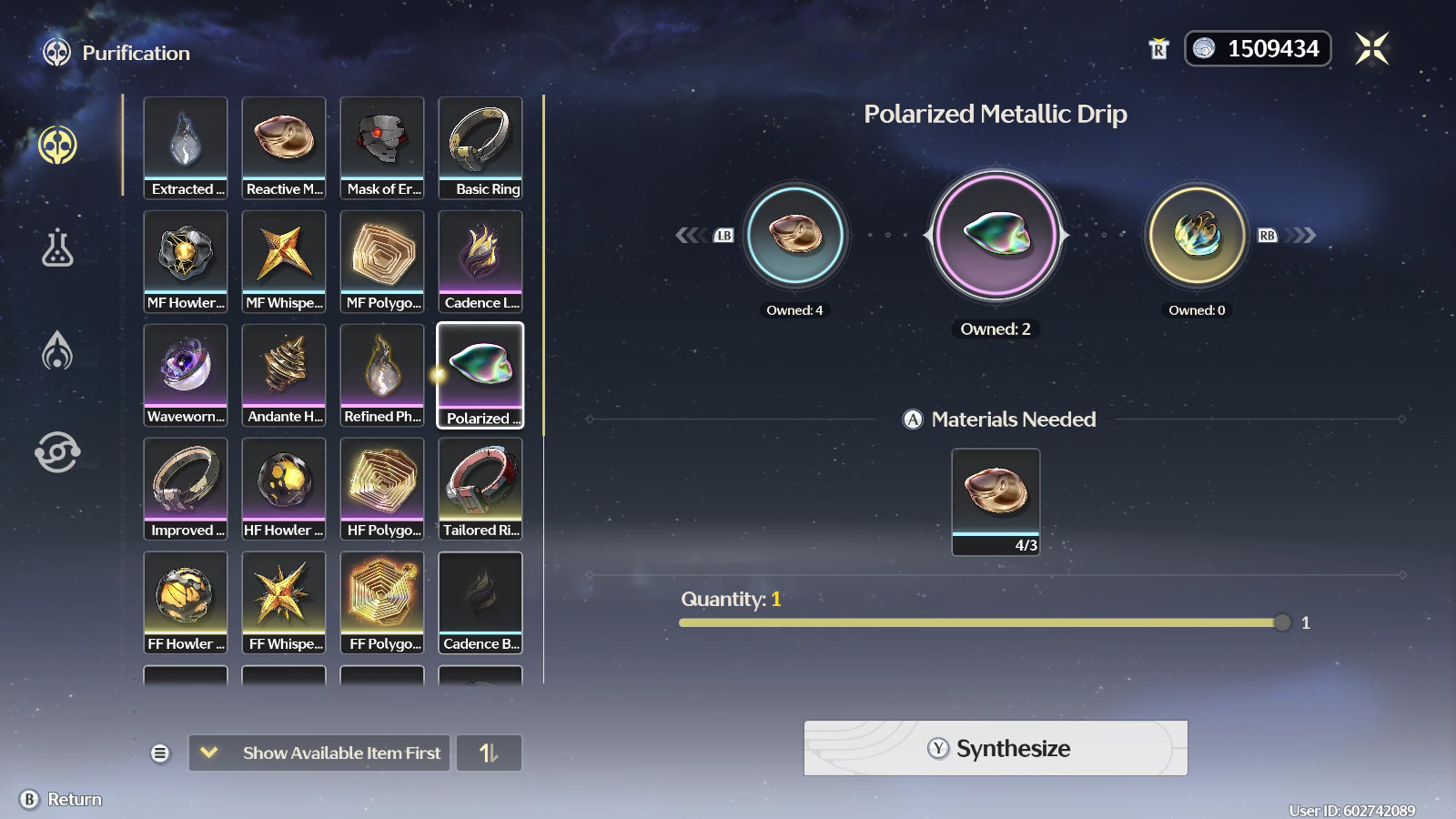Synthesize the Polarized Metallic Drip
This screenshot has width=1456, height=819.
995,748
